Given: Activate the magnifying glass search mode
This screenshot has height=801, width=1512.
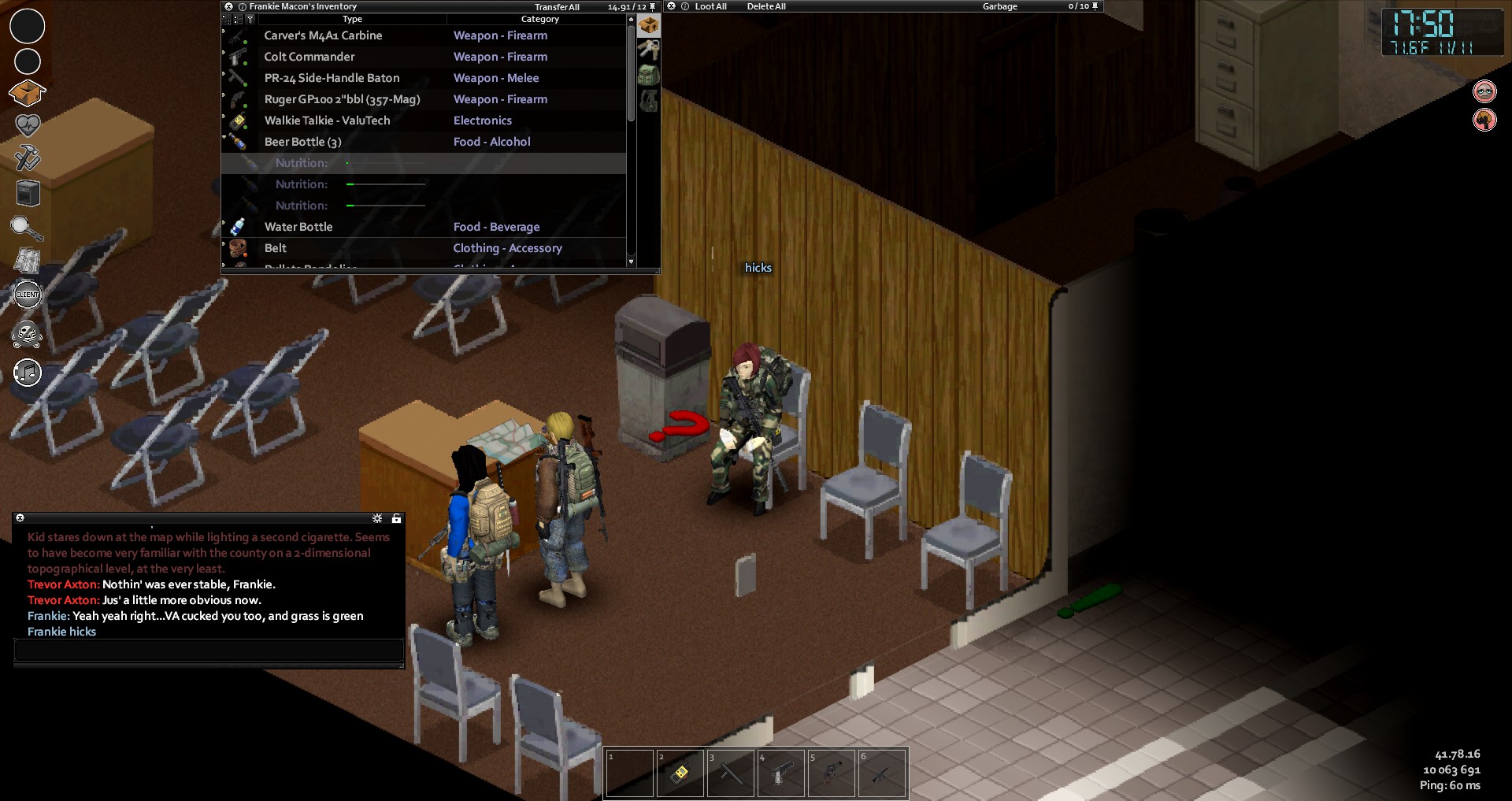Looking at the screenshot, I should (26, 228).
